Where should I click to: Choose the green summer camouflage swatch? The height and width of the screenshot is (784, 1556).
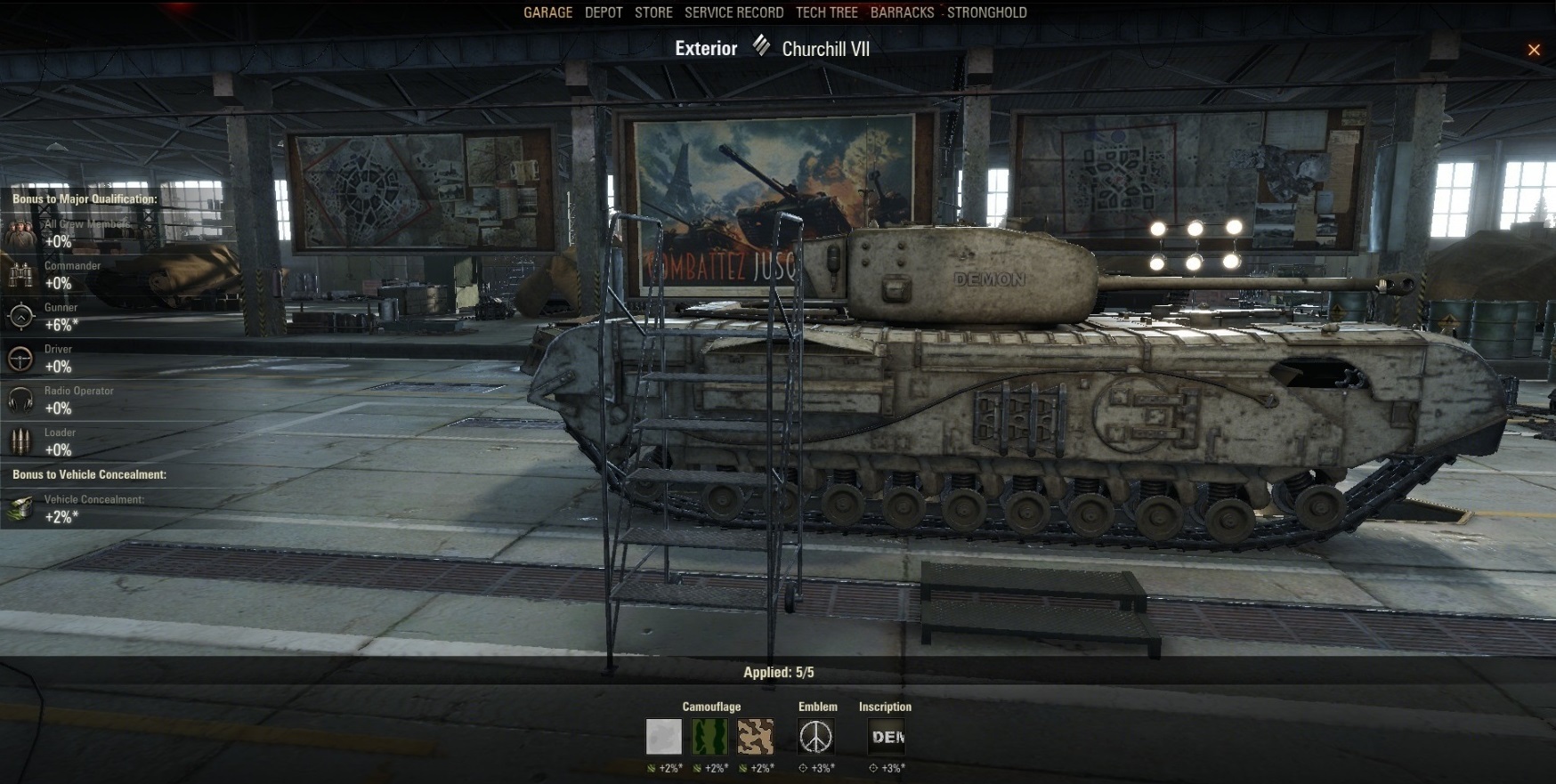pos(709,737)
